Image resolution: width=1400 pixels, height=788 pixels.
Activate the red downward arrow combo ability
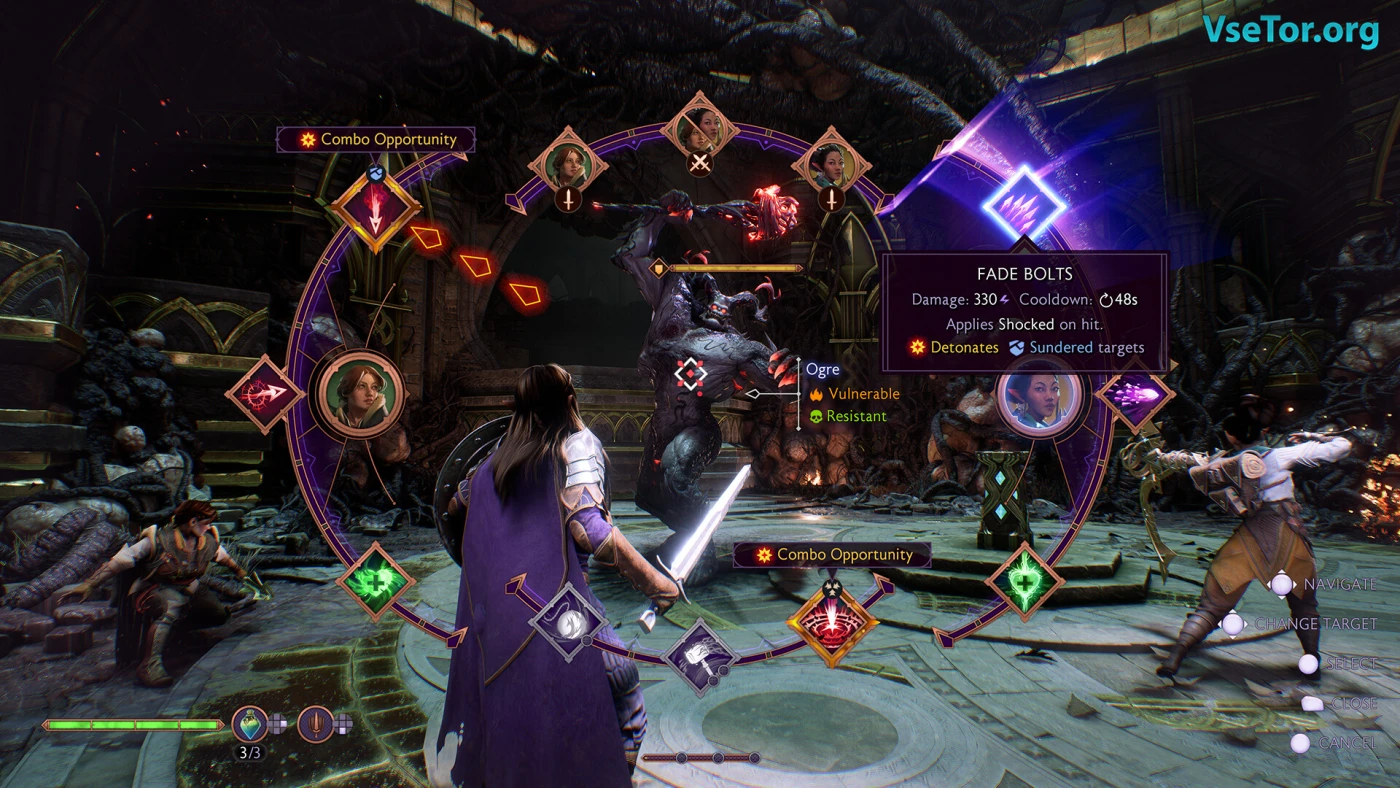coord(375,209)
